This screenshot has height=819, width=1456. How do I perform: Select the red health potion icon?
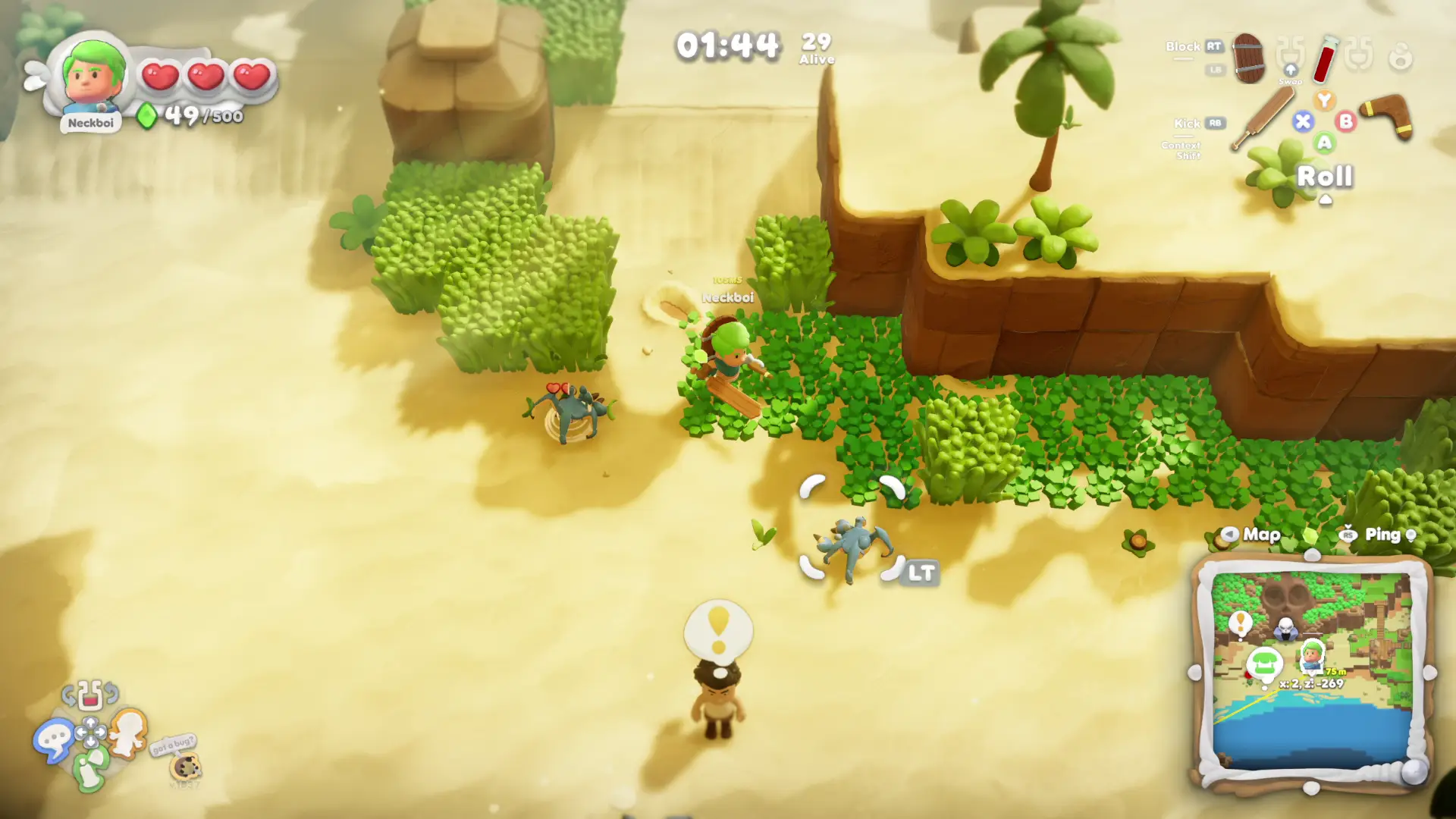coord(1326,61)
